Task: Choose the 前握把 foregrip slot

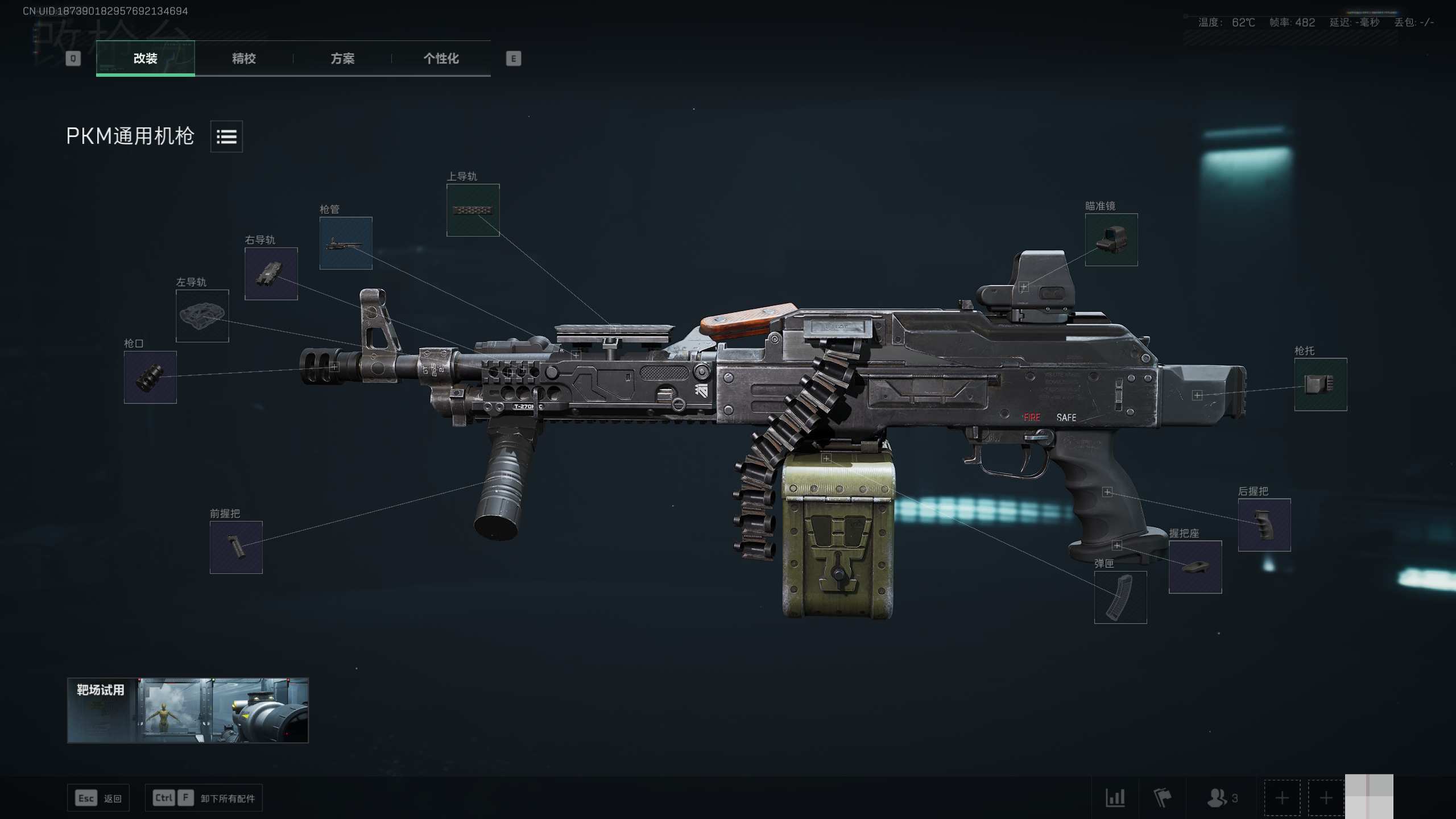Action: point(236,547)
